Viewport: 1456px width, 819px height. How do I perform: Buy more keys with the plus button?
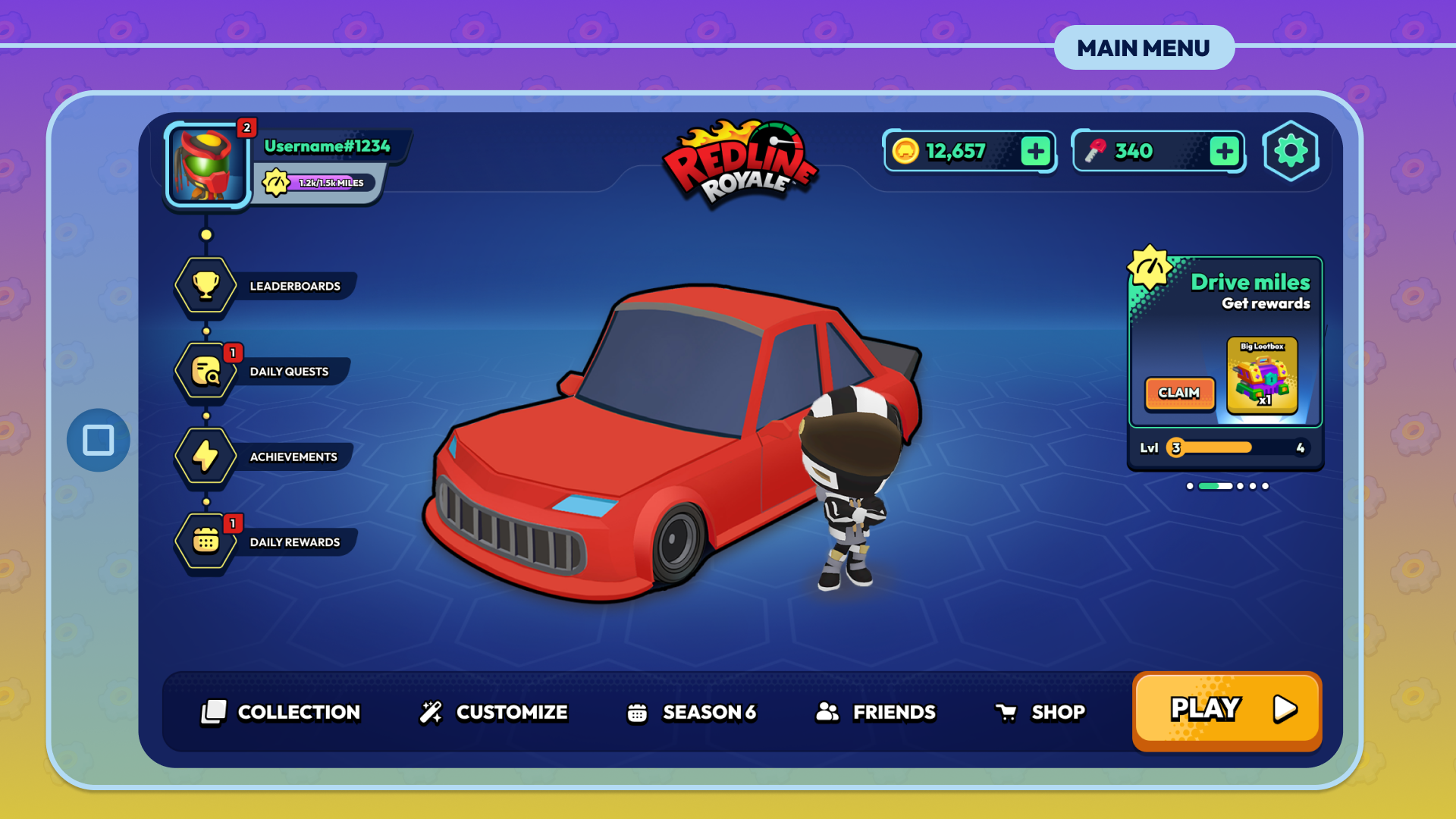point(1224,151)
